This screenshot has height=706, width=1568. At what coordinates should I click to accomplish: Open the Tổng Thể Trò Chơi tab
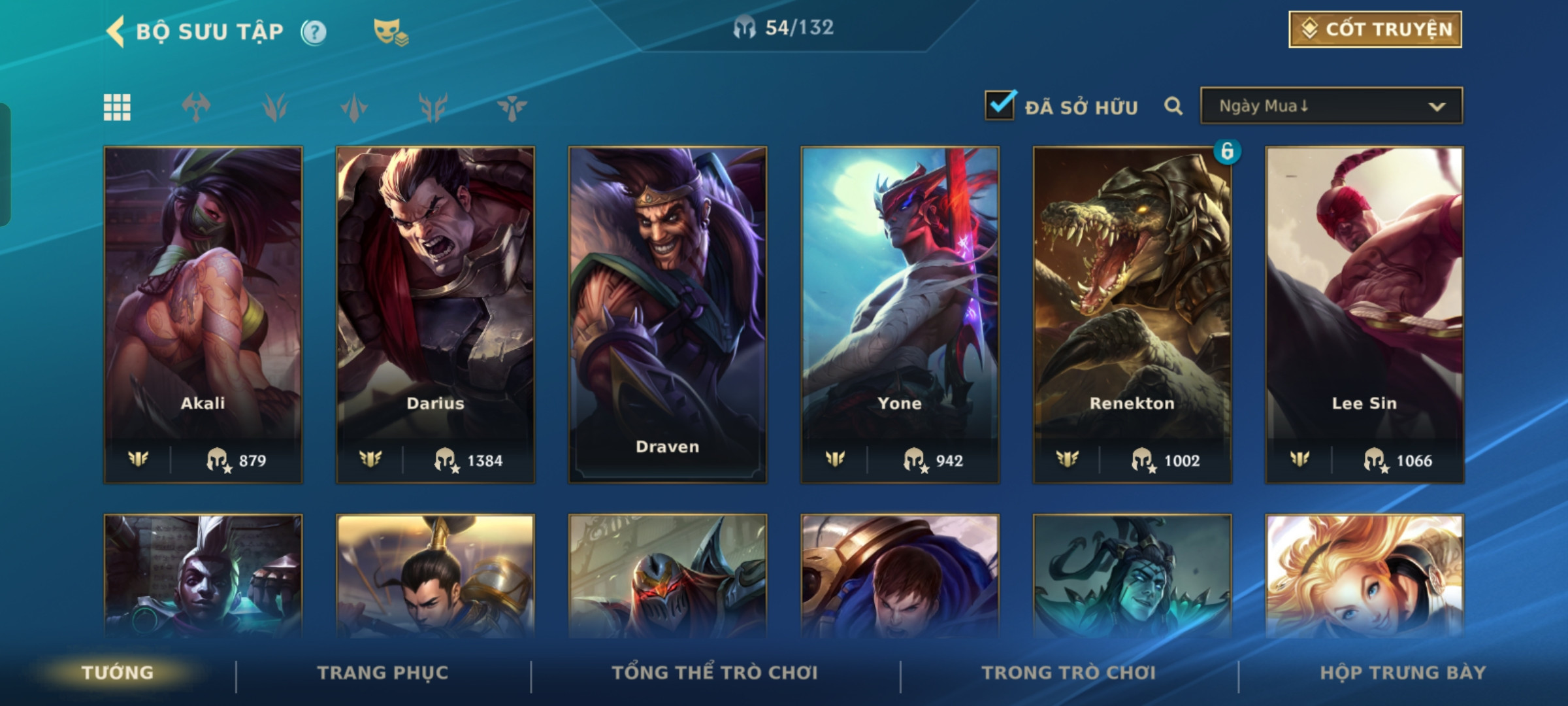click(715, 673)
